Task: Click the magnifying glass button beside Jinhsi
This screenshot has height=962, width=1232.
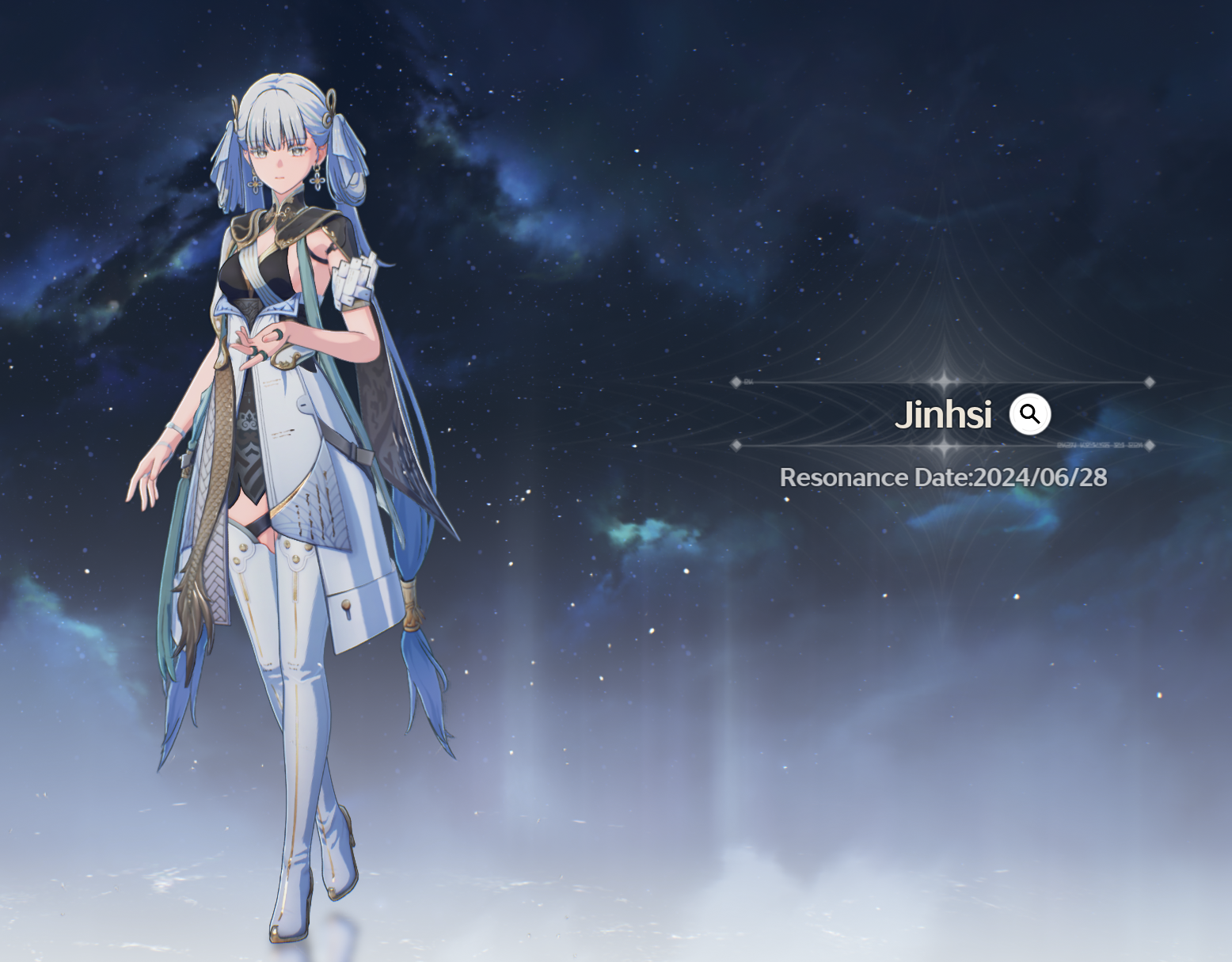Action: coord(1029,414)
